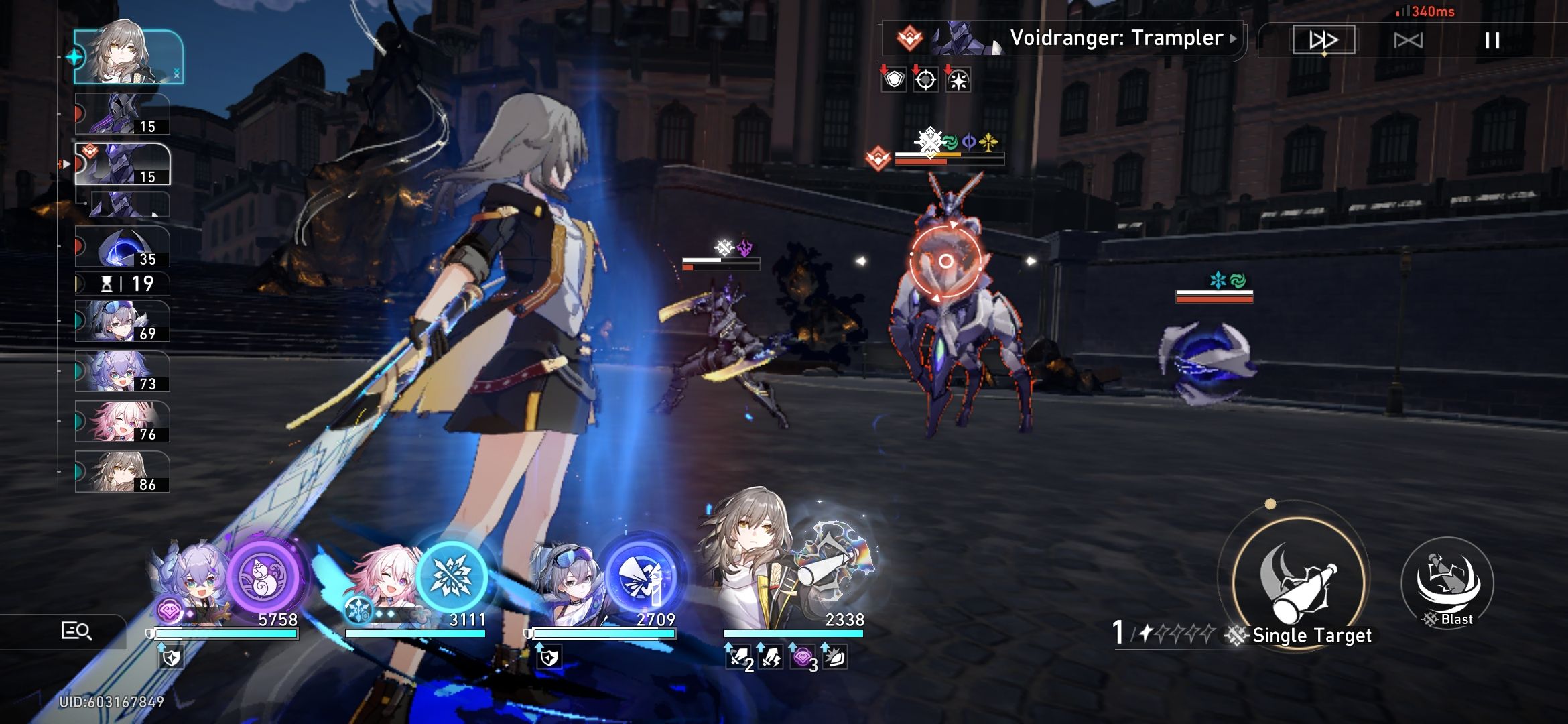Expand Voidranger: Trampler enemy details arrow
The height and width of the screenshot is (724, 1568).
coord(1234,38)
